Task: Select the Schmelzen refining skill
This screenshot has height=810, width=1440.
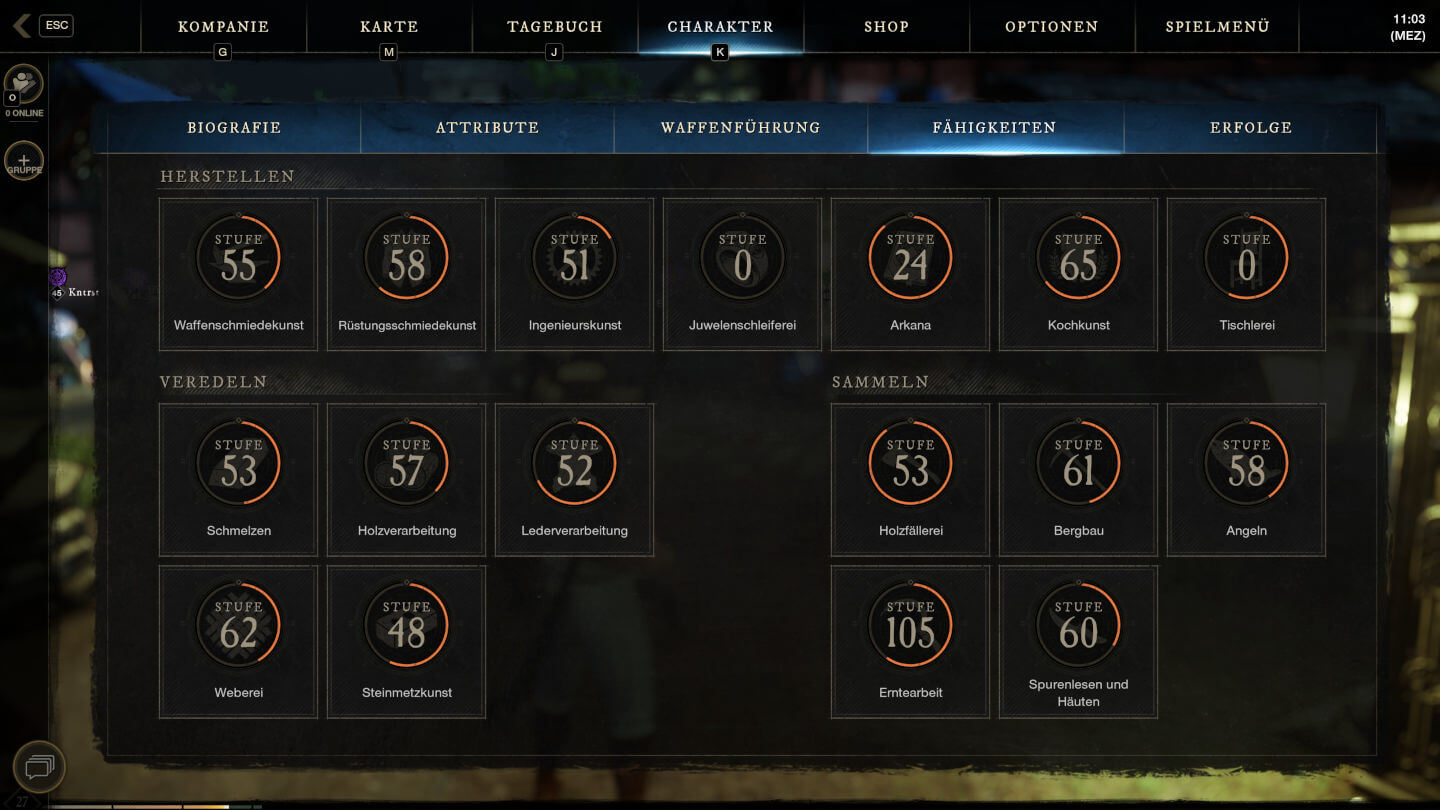Action: (x=239, y=480)
